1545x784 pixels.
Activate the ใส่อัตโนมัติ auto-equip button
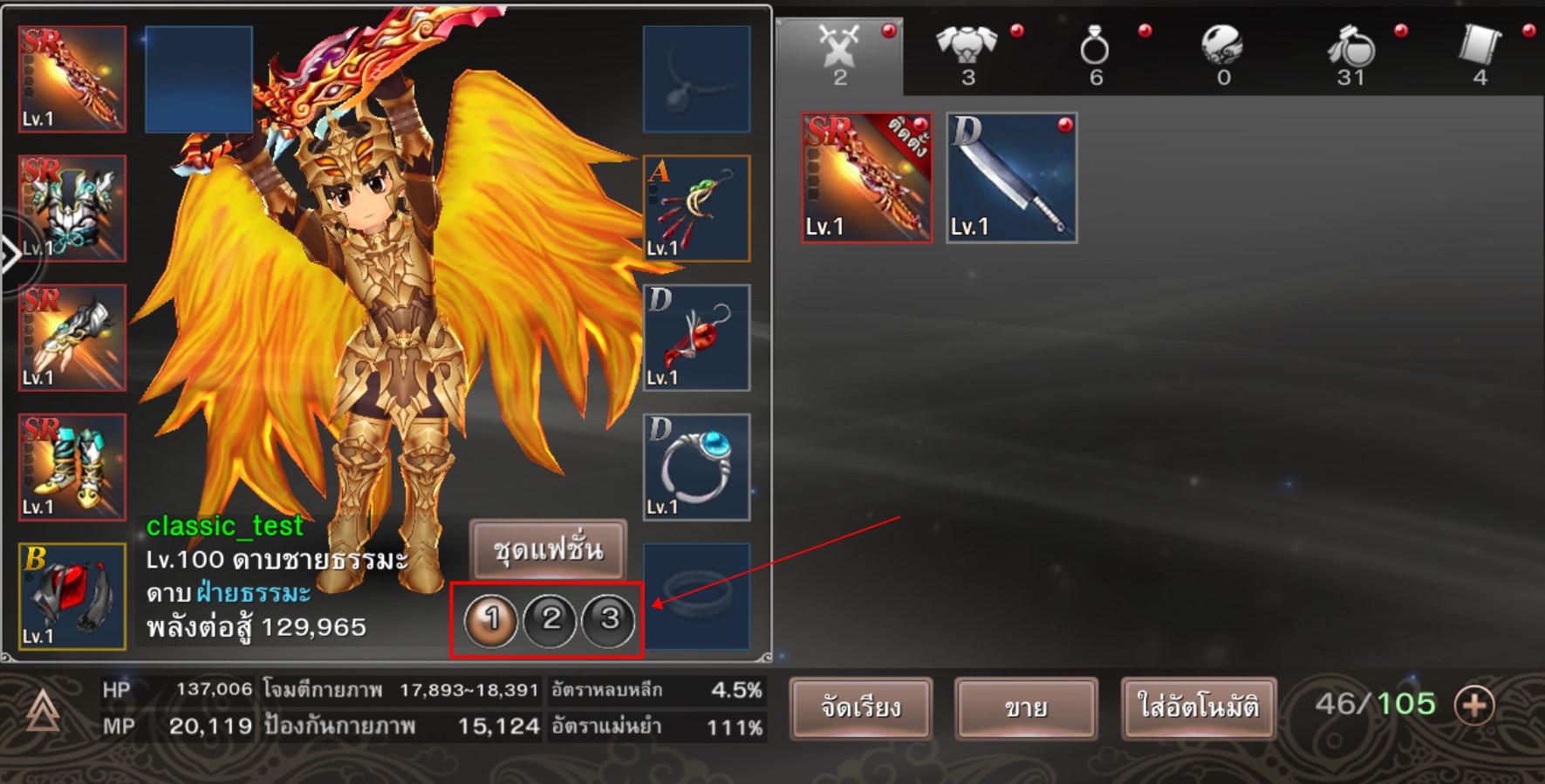[1198, 707]
